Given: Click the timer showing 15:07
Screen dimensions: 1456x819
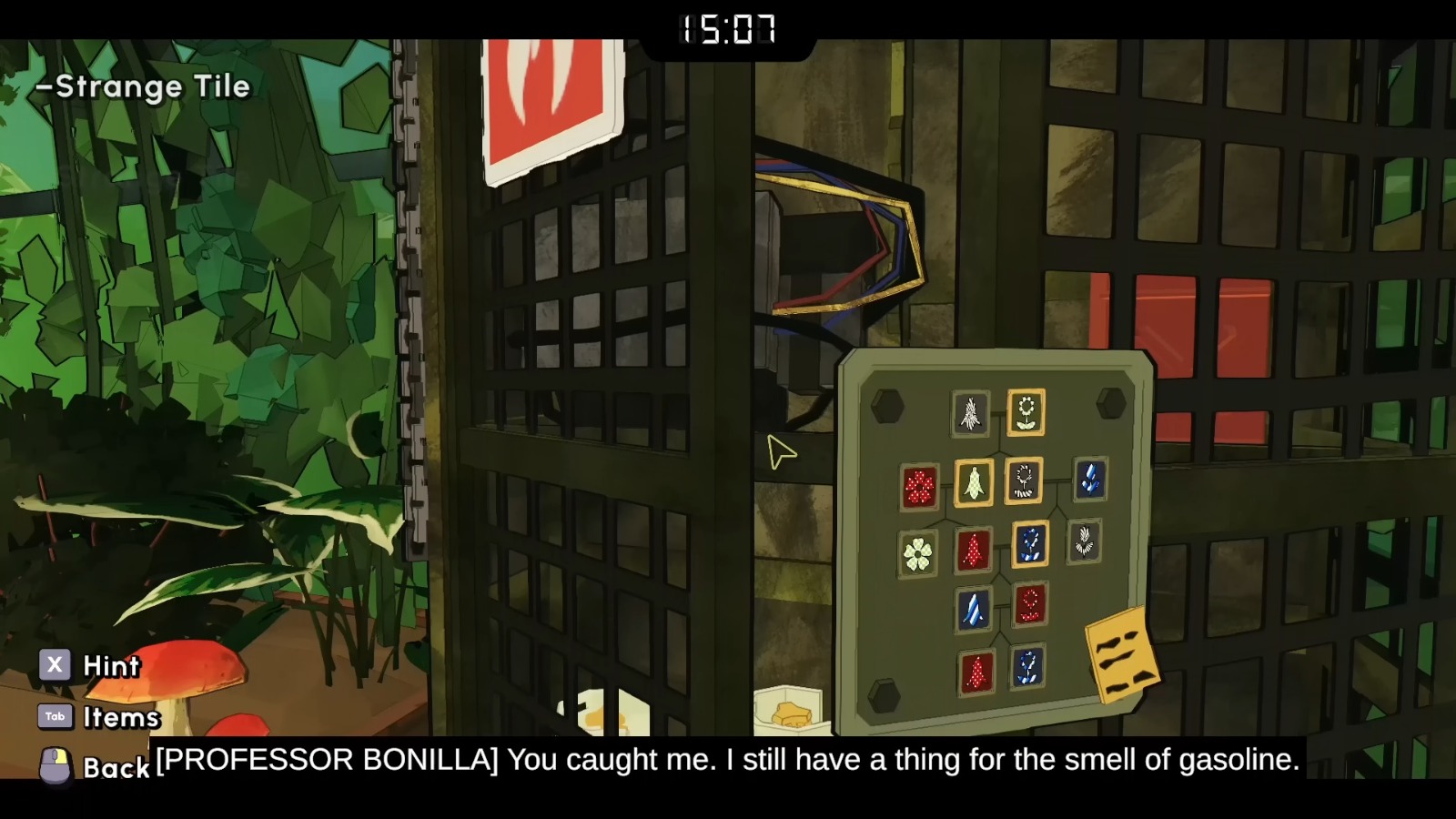Looking at the screenshot, I should tap(725, 29).
